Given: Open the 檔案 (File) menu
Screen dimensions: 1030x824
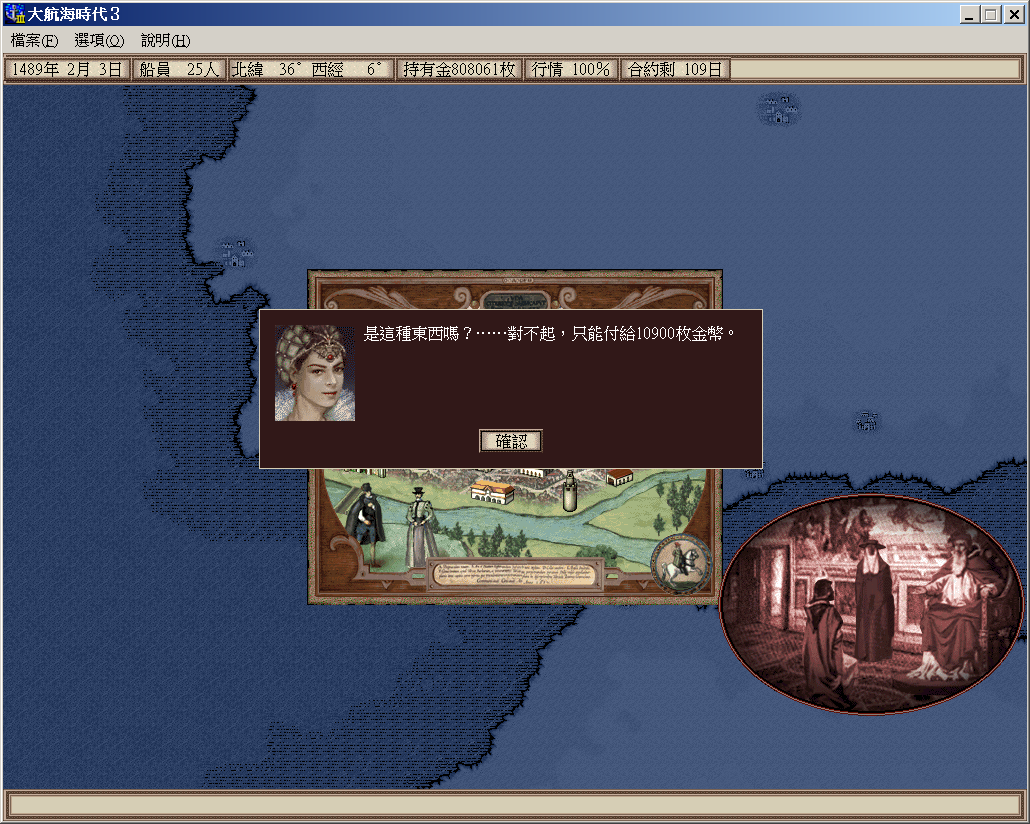Looking at the screenshot, I should pyautogui.click(x=35, y=41).
